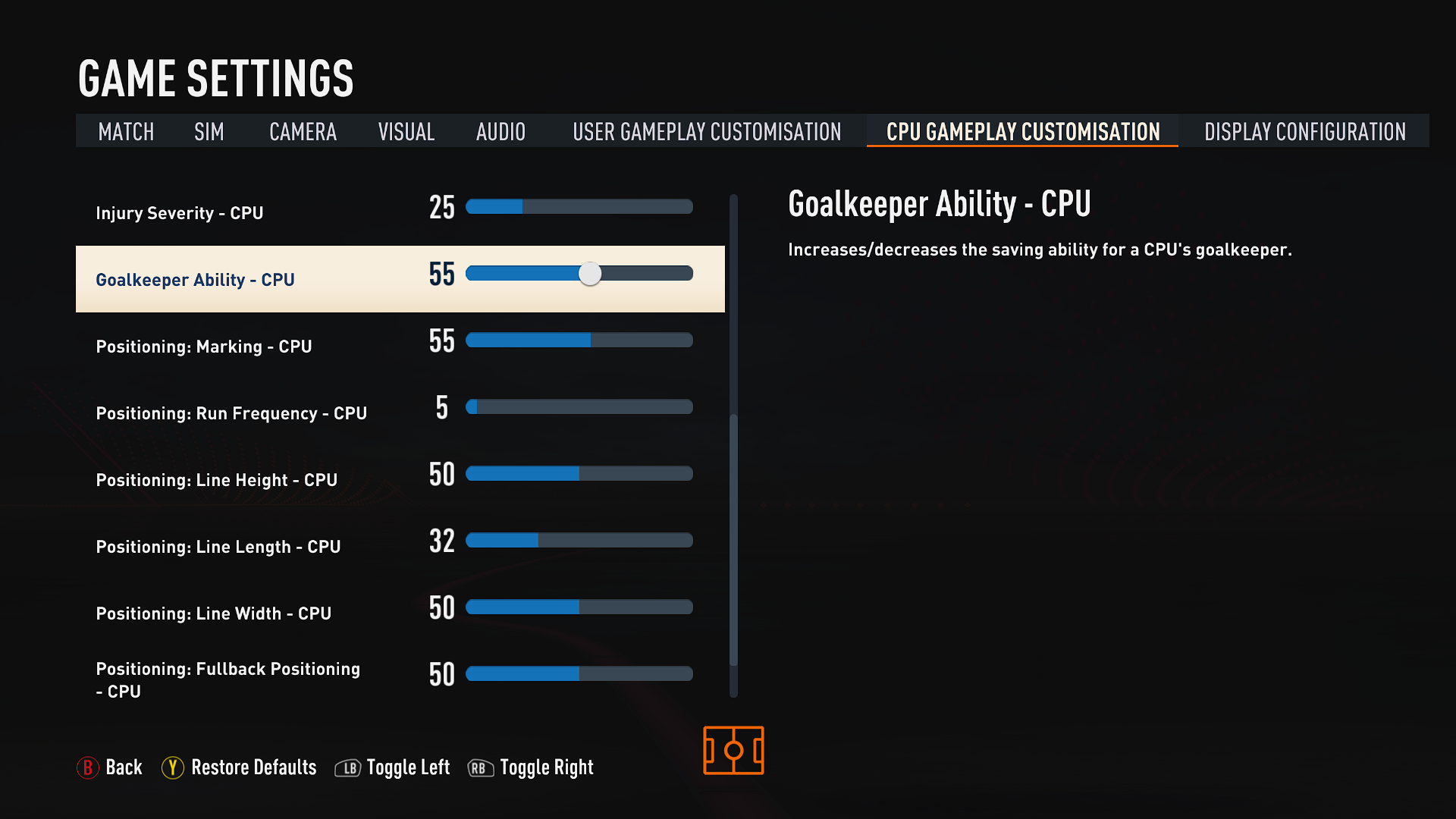The width and height of the screenshot is (1456, 819).
Task: Set the Injury Severity slider bar
Action: click(x=579, y=207)
